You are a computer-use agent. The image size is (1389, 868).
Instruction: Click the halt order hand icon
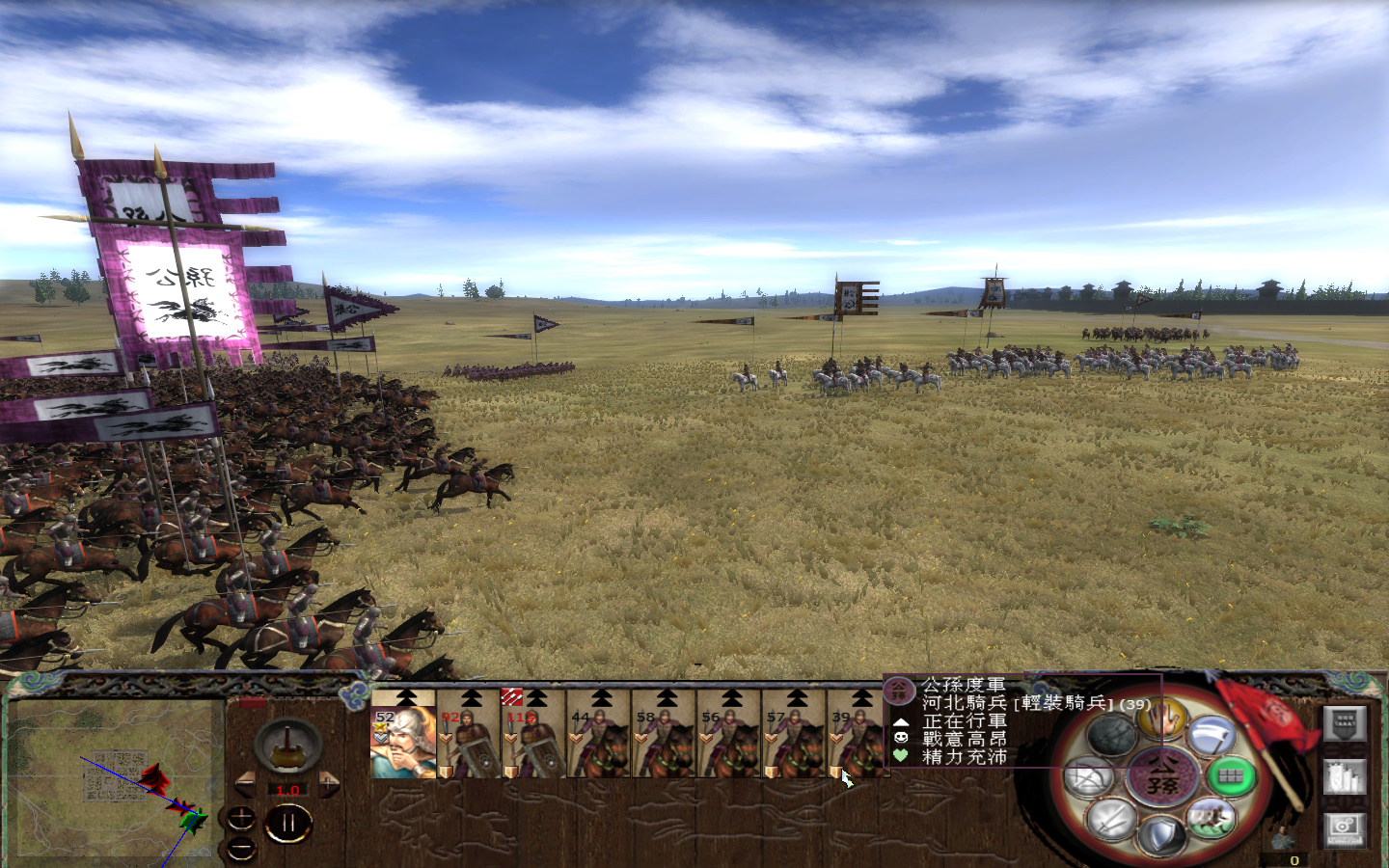1164,720
